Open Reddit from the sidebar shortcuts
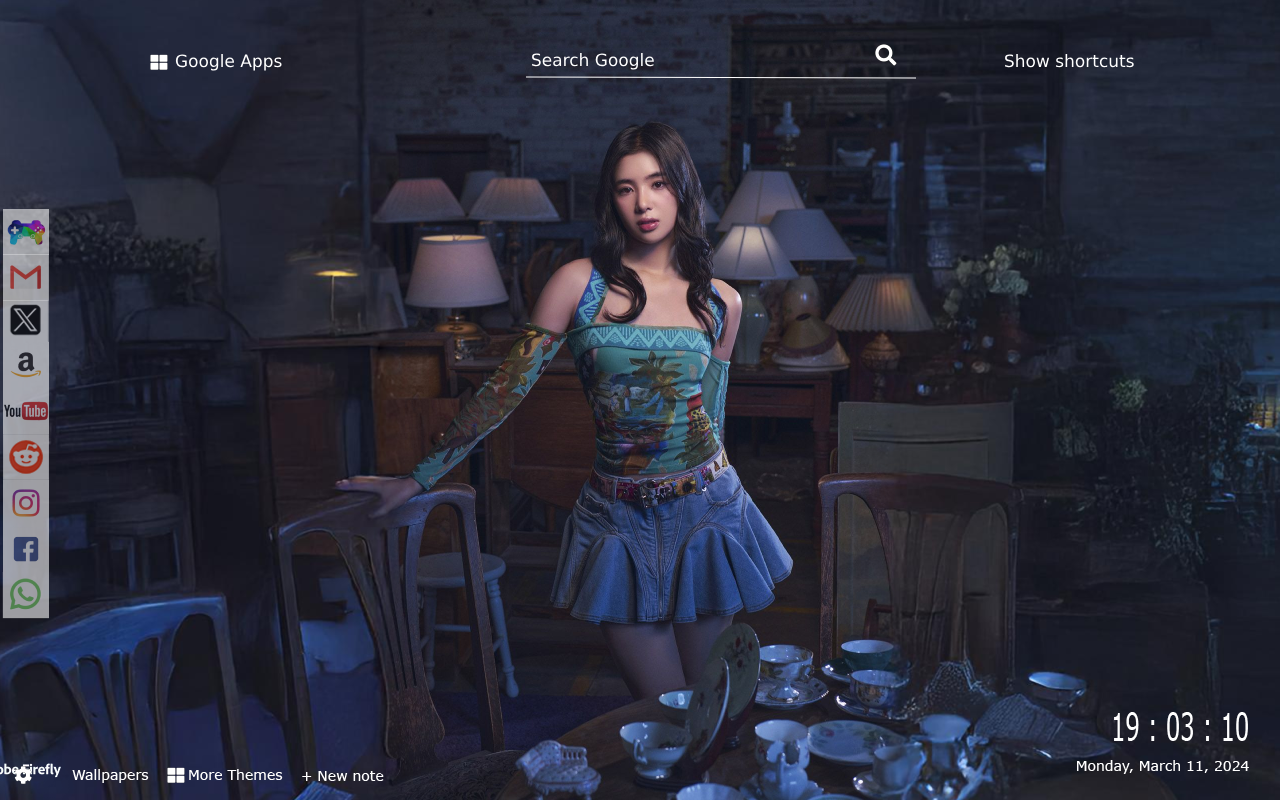Image resolution: width=1280 pixels, height=800 pixels. (25, 456)
